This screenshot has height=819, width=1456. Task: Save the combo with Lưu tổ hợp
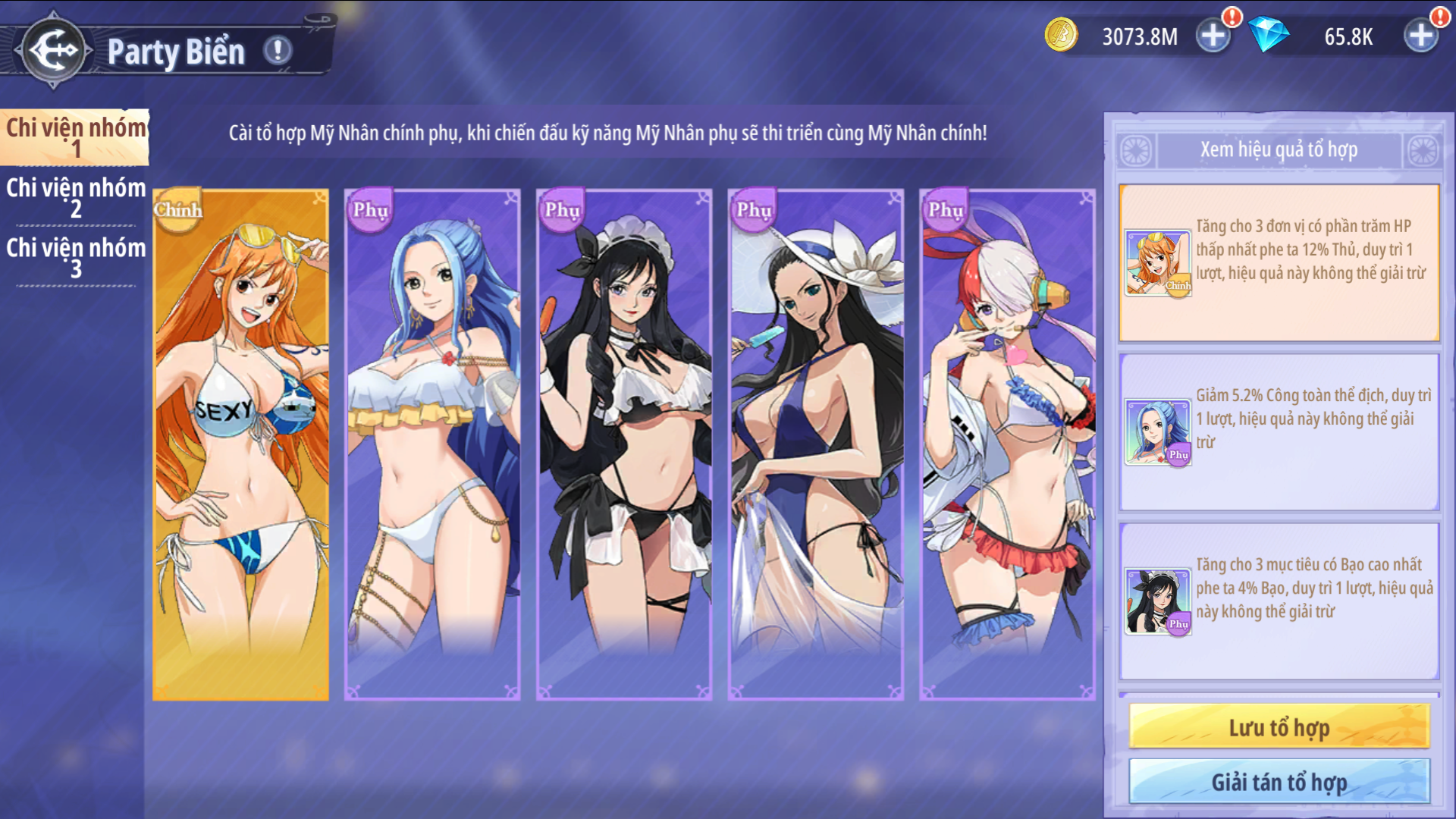tap(1279, 726)
